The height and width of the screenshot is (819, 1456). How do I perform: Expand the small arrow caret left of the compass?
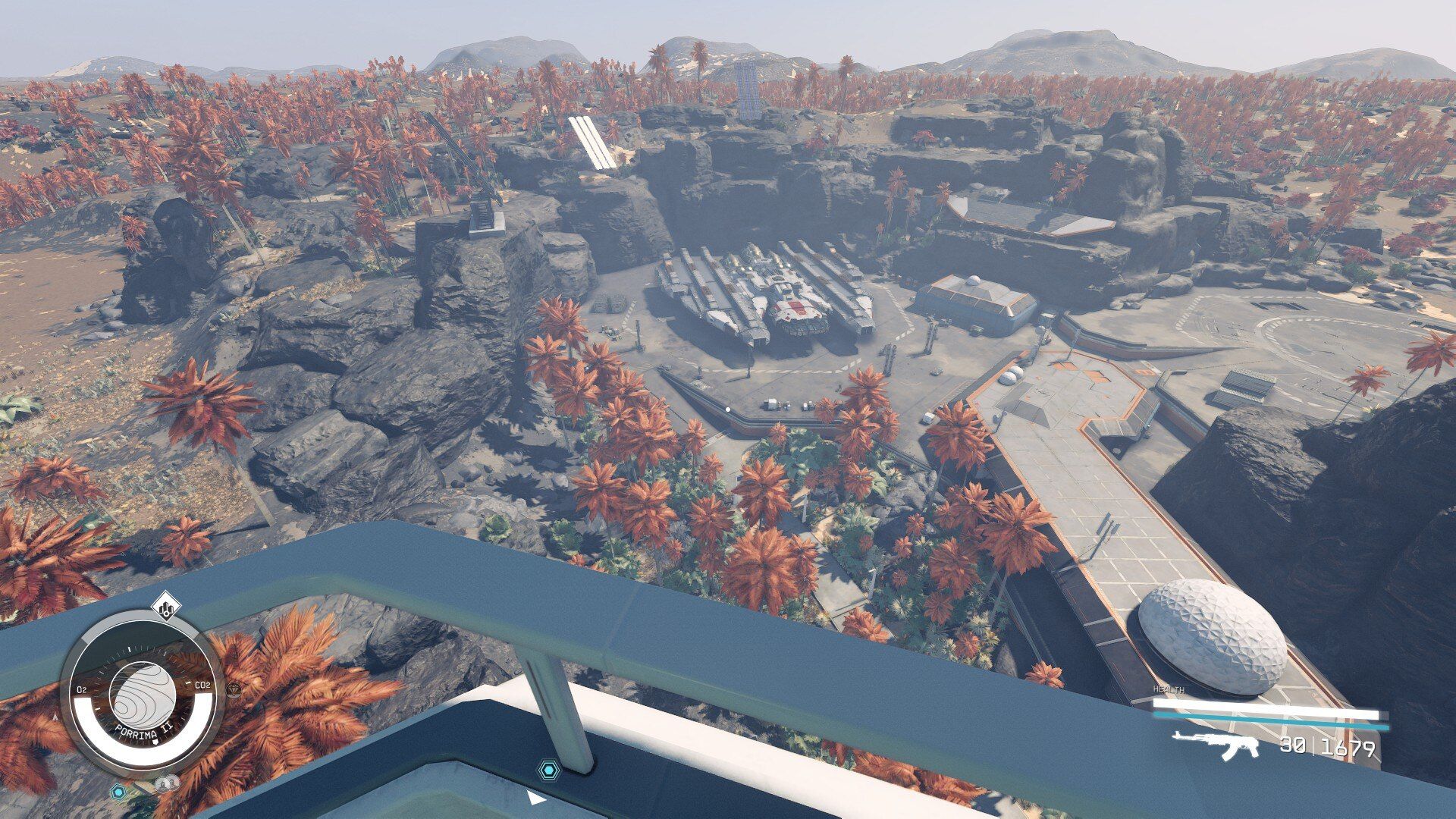tap(55, 717)
